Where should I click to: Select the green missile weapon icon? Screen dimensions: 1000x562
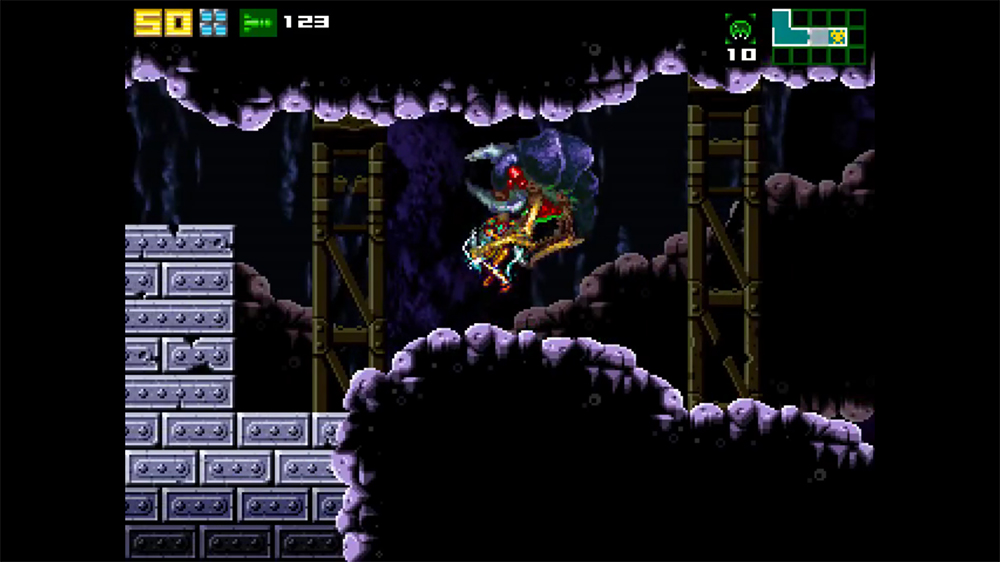(x=258, y=22)
